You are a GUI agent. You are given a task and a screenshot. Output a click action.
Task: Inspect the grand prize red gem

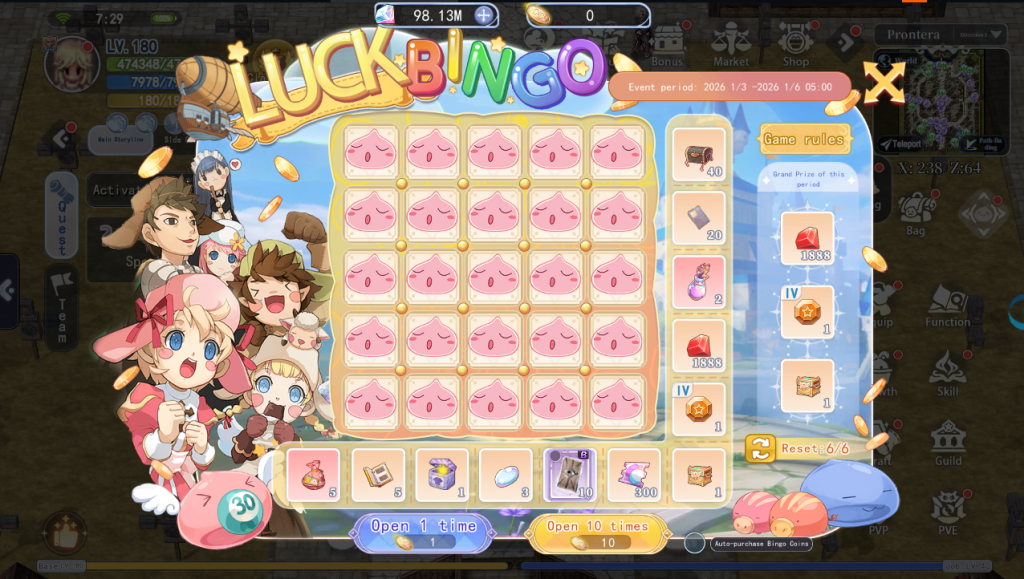[x=807, y=238]
